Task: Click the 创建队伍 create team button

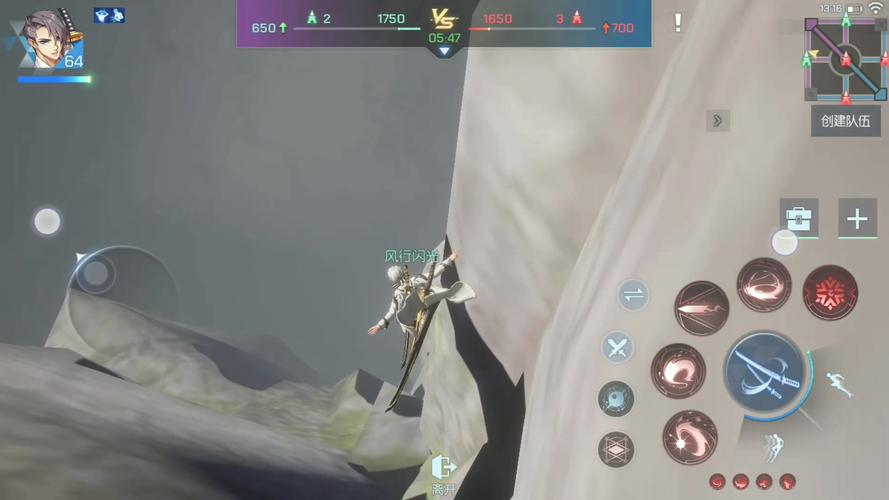Action: tap(845, 121)
